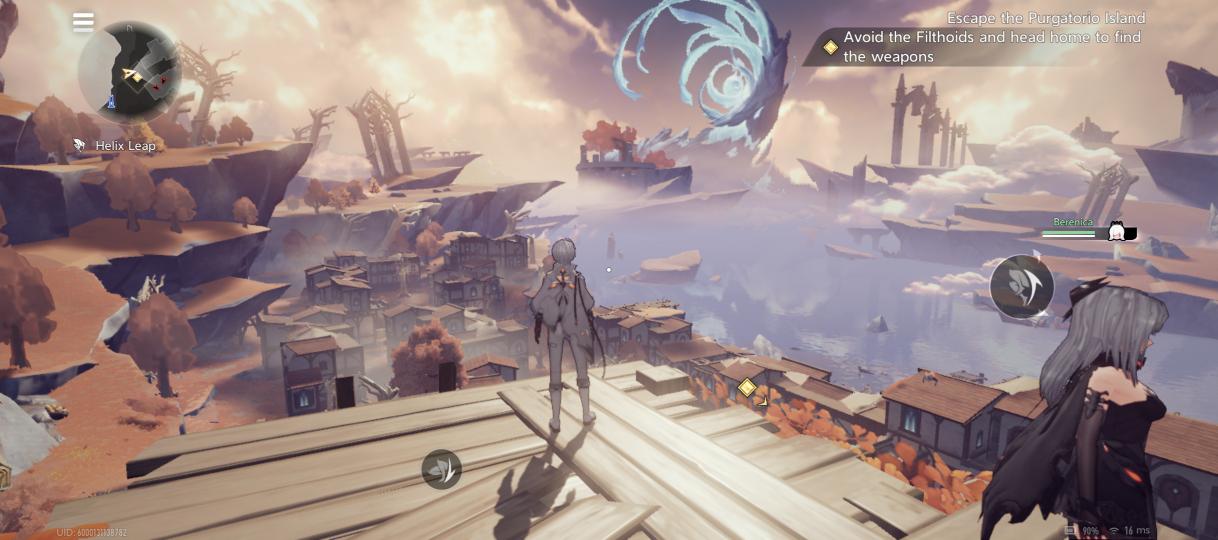
Task: Tap the small round leaf action icon
Action: click(441, 469)
